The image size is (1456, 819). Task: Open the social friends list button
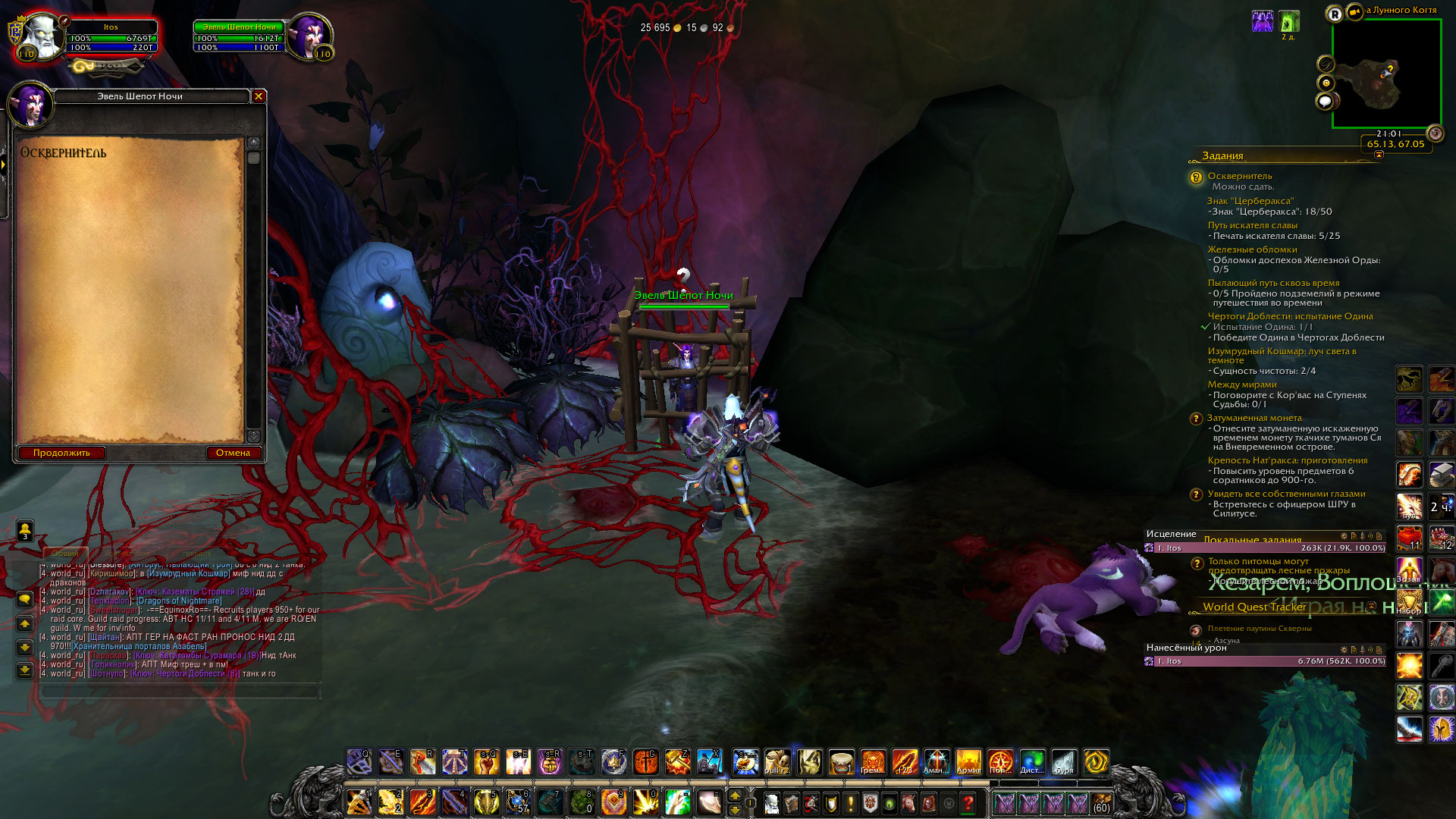tap(25, 530)
